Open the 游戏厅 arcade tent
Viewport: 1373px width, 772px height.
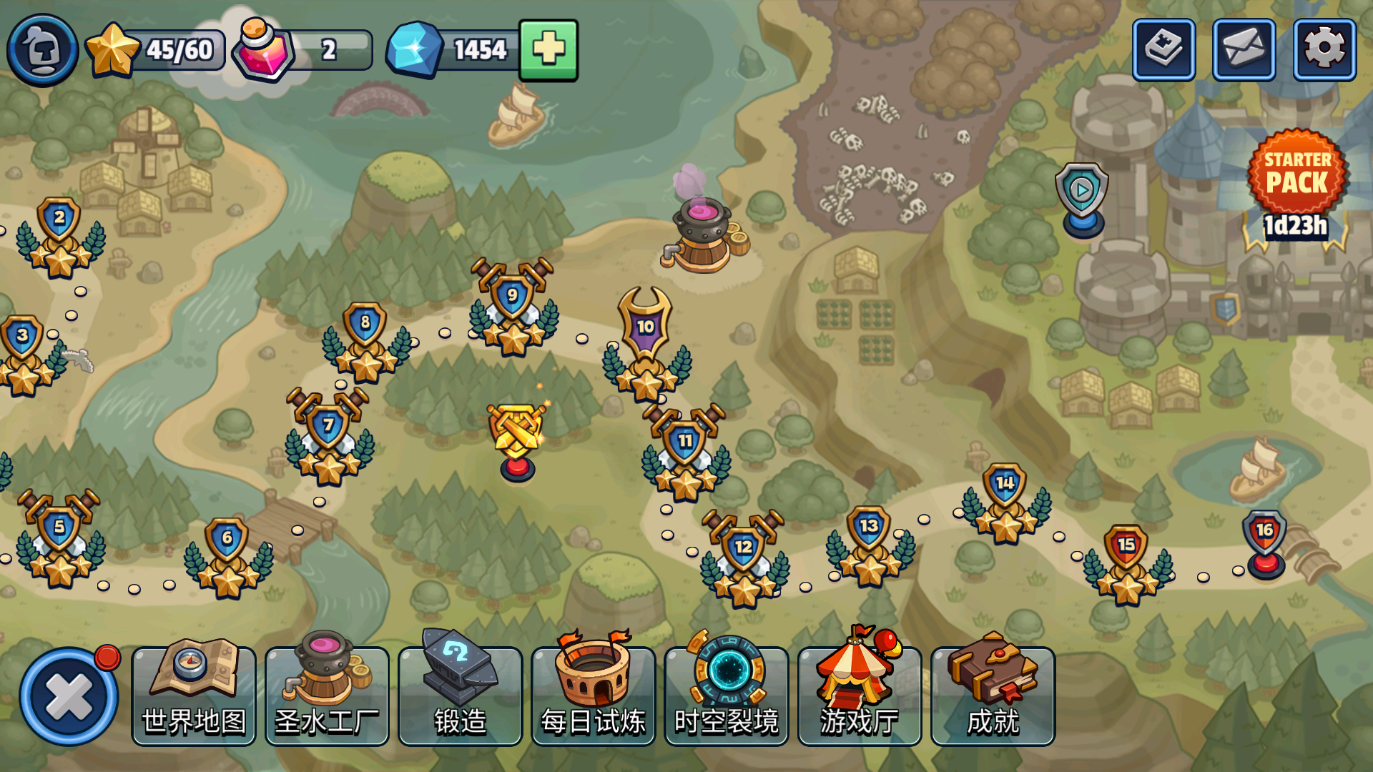coord(859,695)
